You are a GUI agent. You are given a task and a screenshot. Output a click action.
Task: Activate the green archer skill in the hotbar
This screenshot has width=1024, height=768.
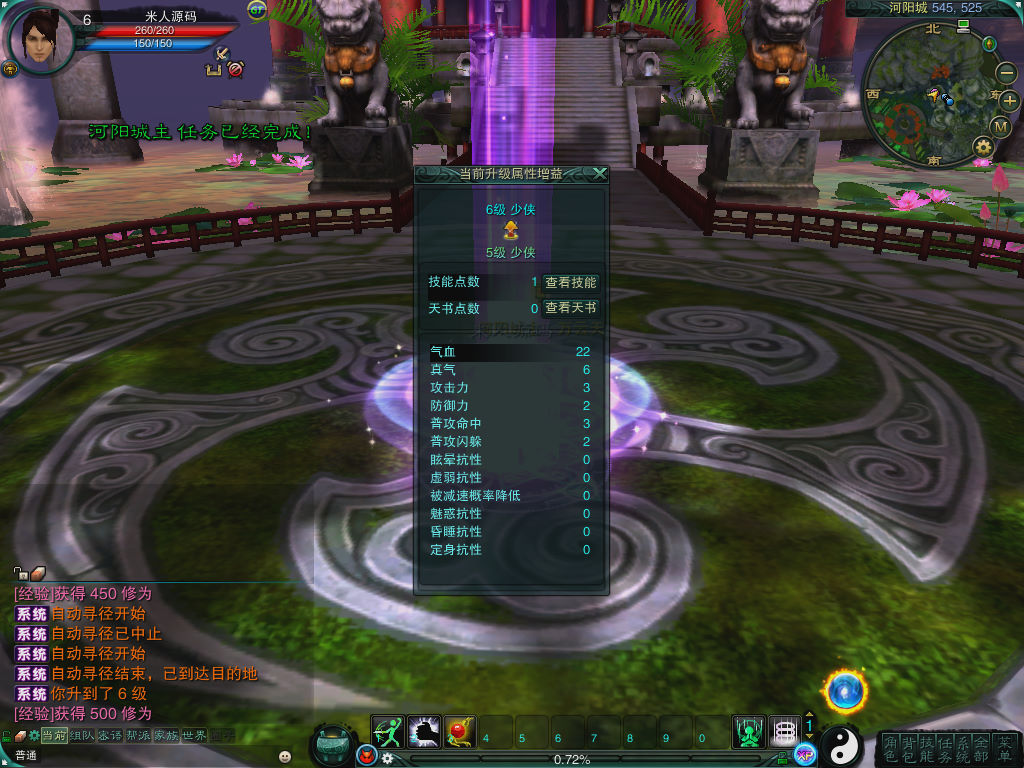[388, 732]
